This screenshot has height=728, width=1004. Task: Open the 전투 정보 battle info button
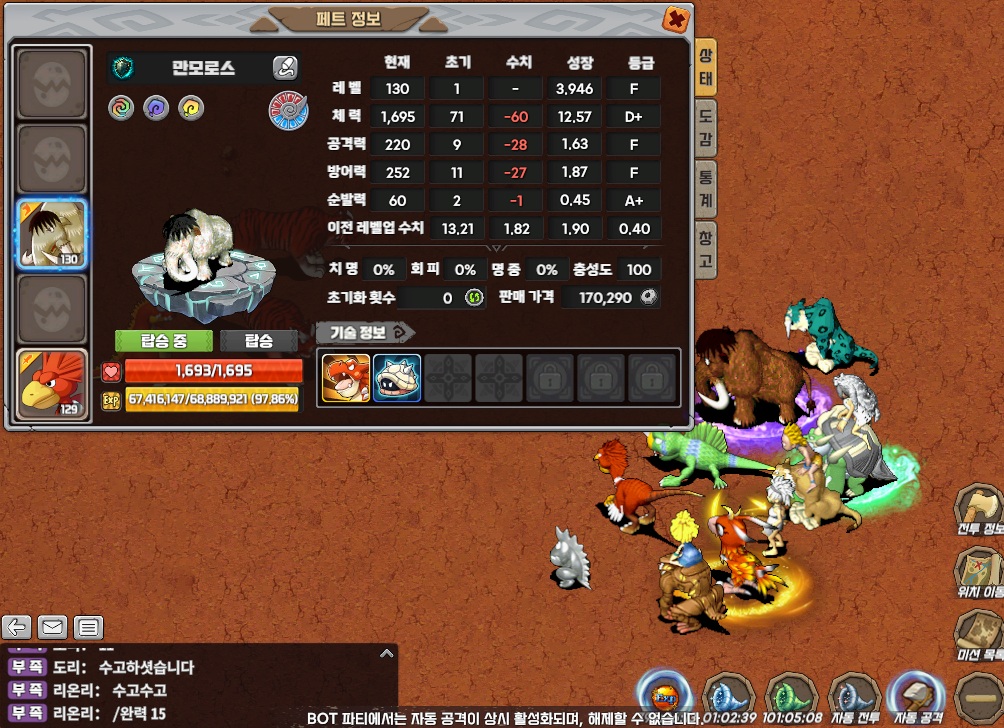(x=978, y=509)
